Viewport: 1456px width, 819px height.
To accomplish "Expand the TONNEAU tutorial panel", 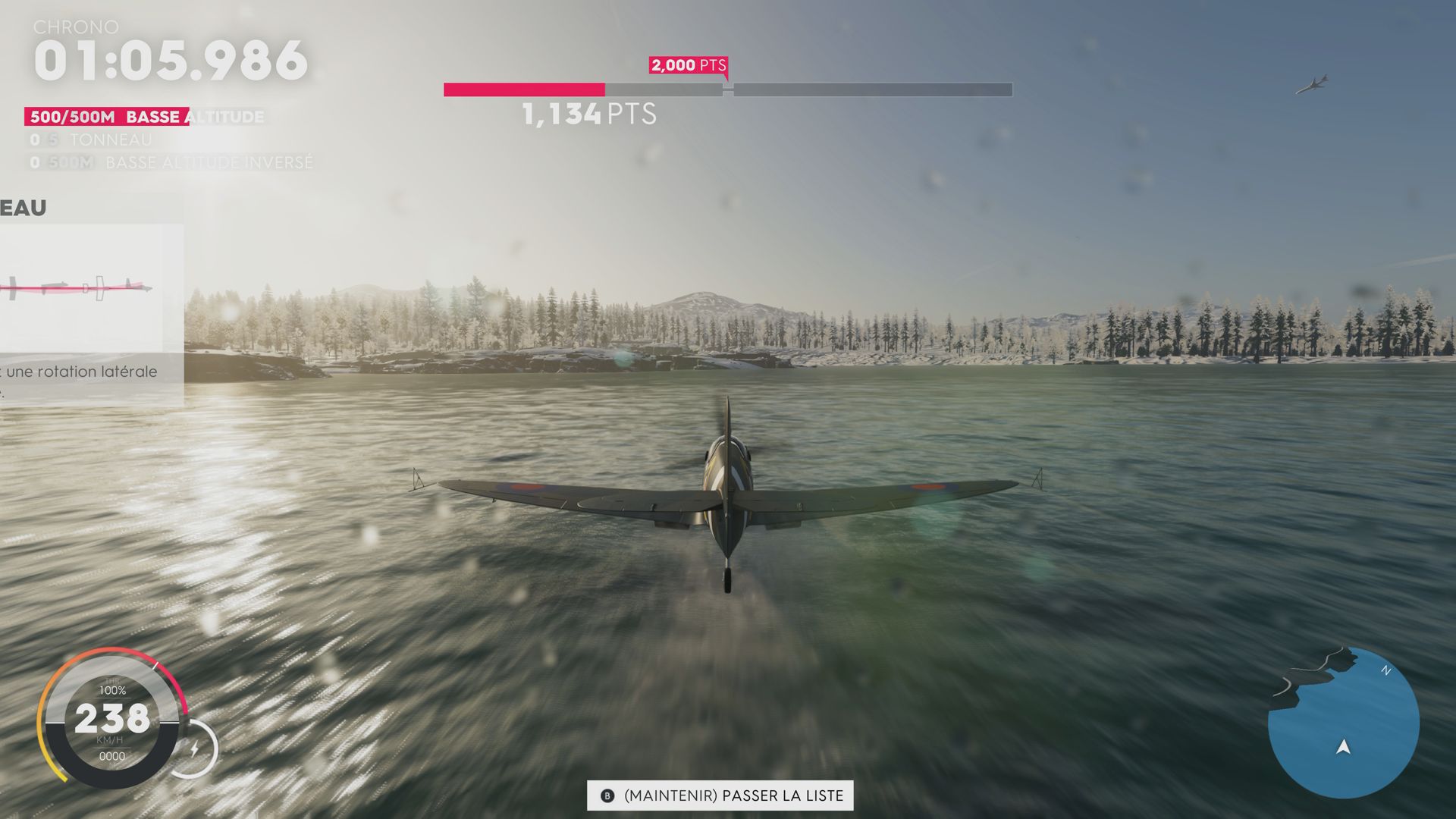I will click(x=23, y=207).
